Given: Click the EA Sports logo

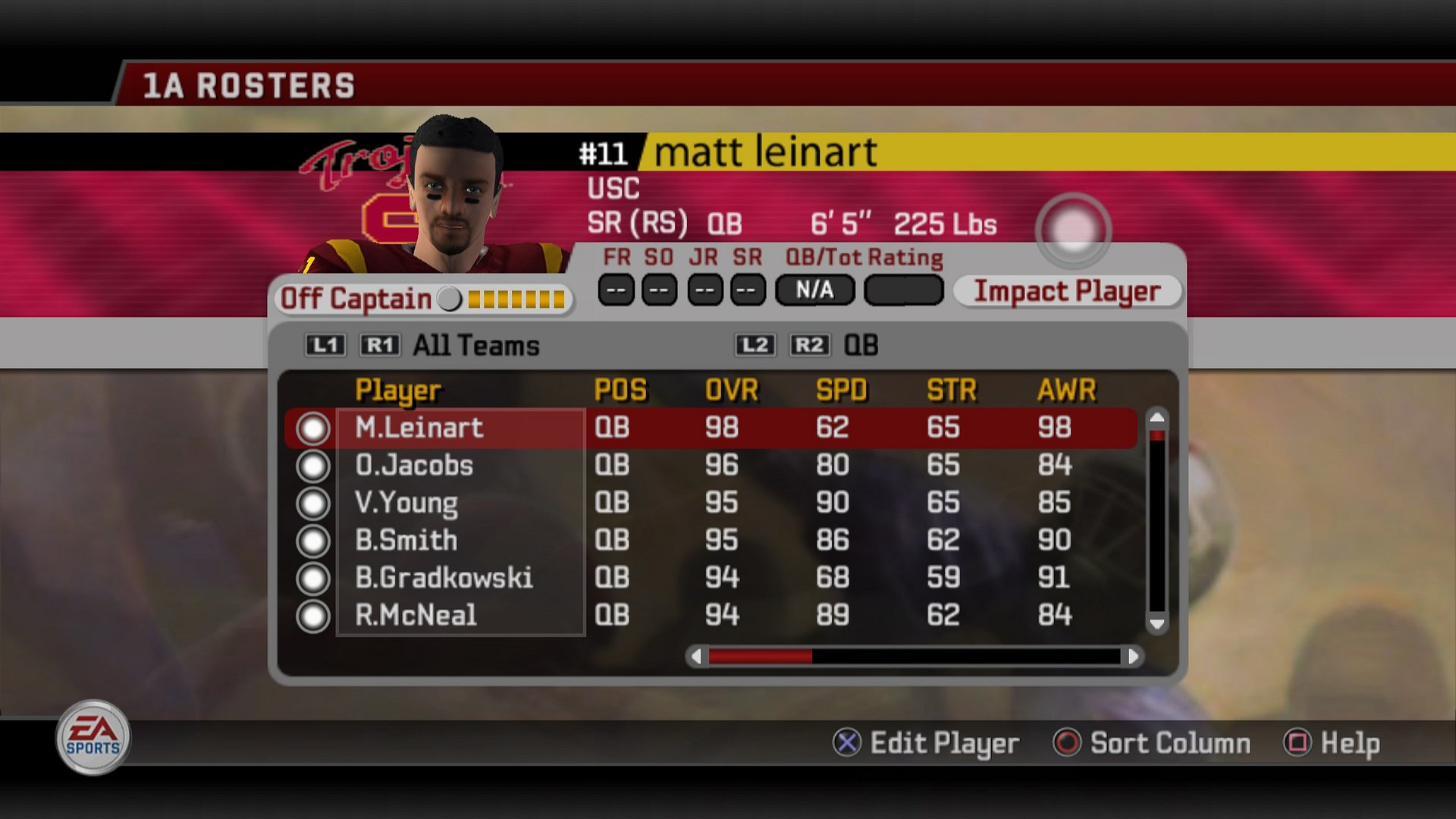Looking at the screenshot, I should pyautogui.click(x=93, y=737).
